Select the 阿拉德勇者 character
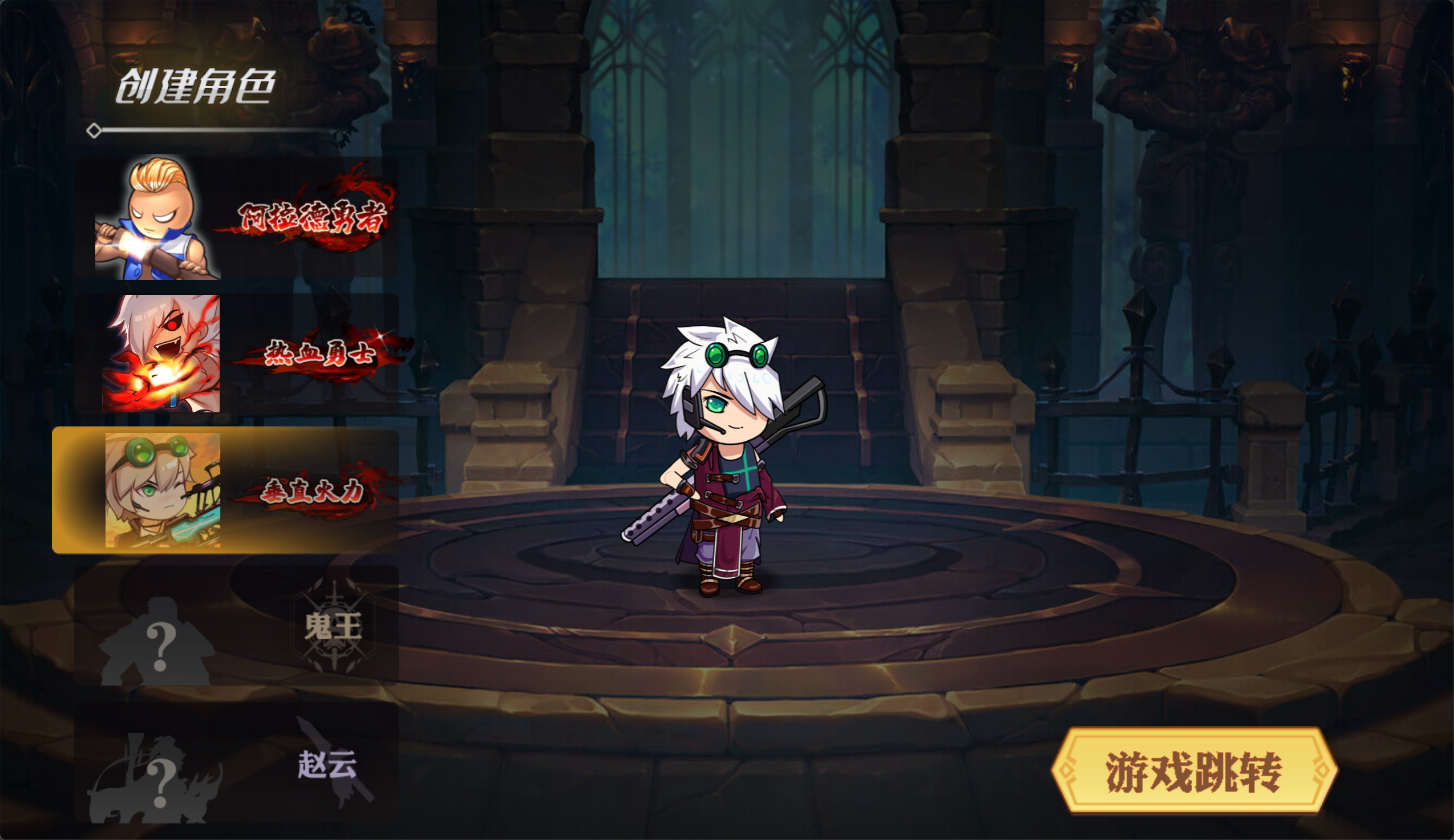Screen dimensions: 1454x840 pos(237,218)
